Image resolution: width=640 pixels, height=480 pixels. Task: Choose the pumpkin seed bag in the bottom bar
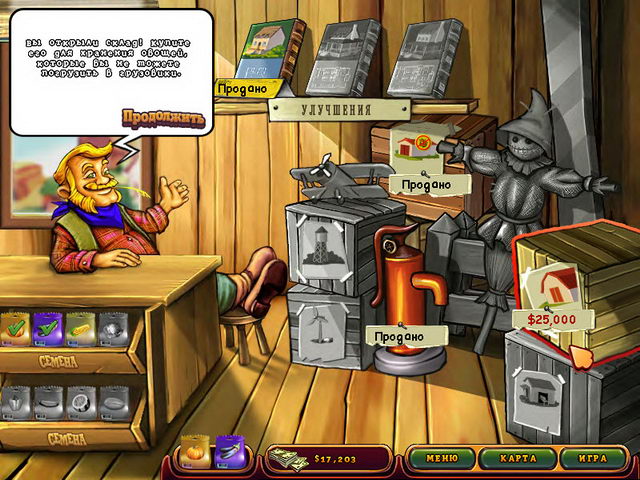point(196,453)
